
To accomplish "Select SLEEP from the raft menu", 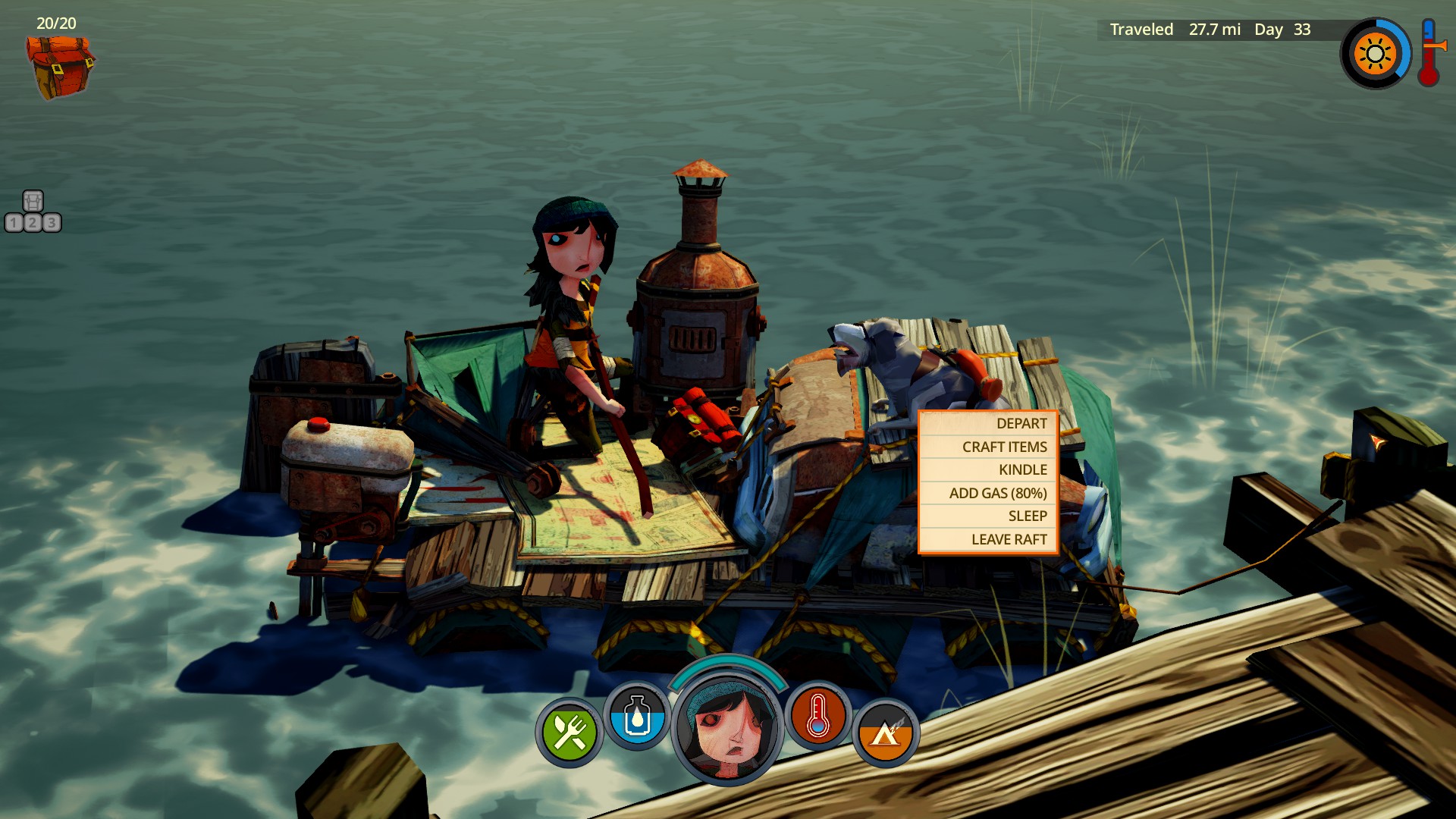I will tap(988, 516).
